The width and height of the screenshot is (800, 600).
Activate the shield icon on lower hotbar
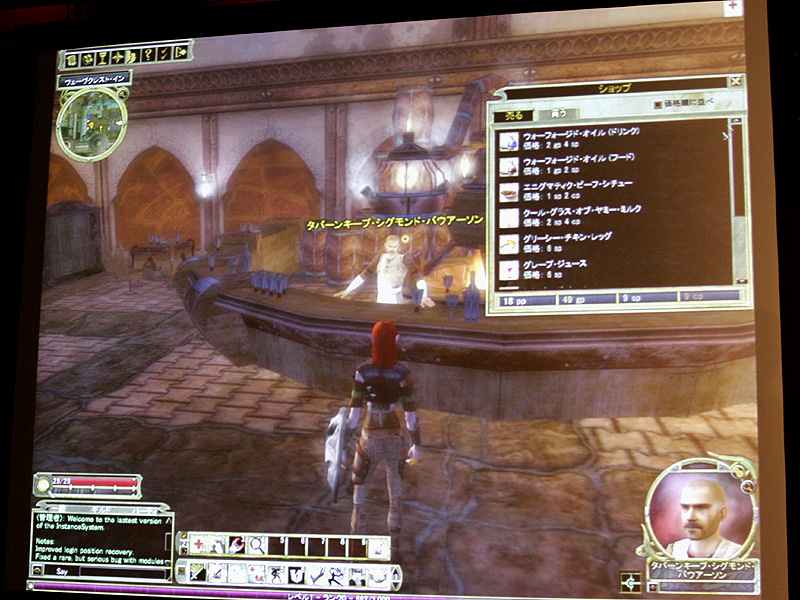(x=297, y=574)
